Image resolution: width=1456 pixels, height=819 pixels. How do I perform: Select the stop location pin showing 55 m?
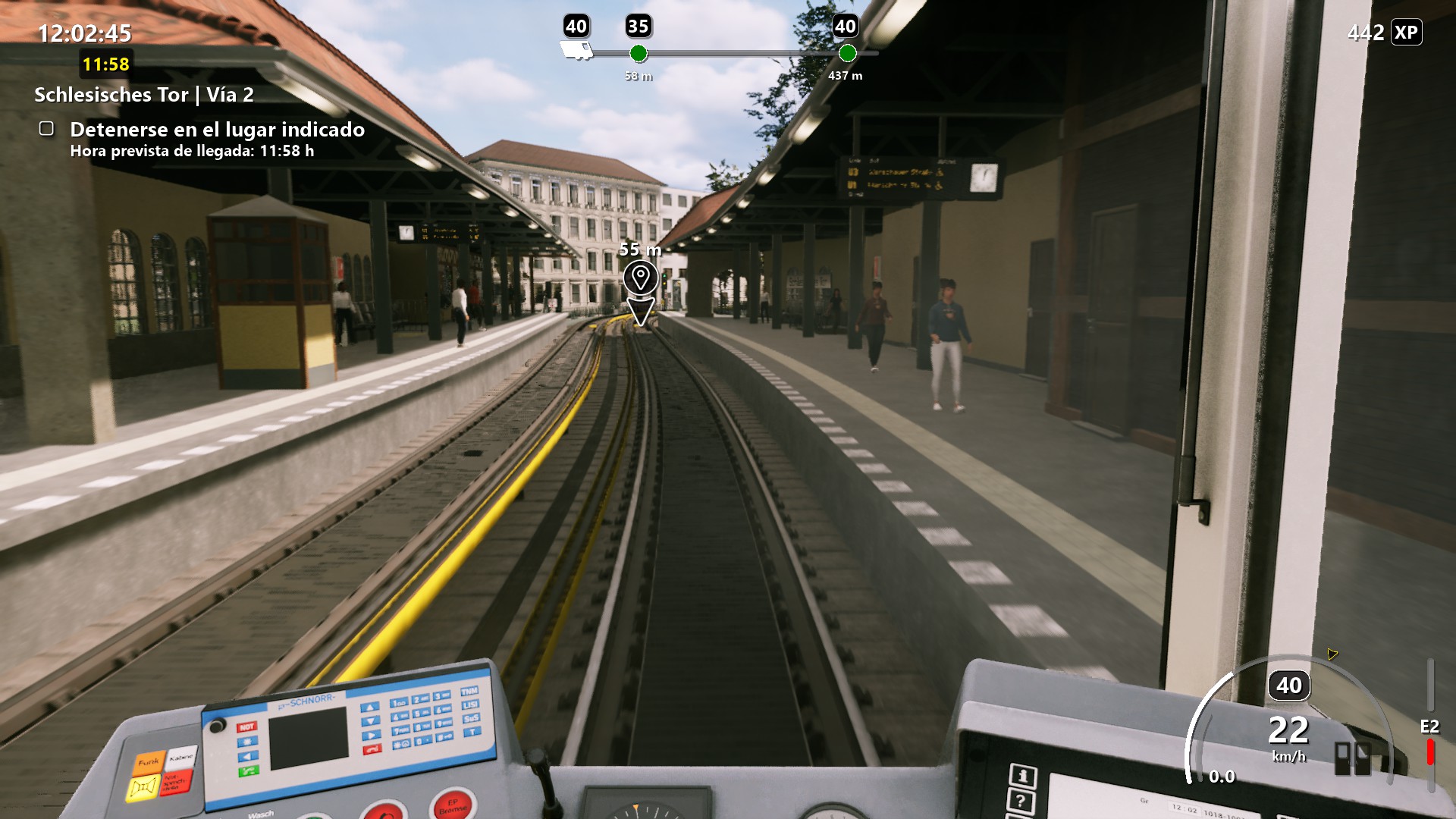(x=641, y=278)
